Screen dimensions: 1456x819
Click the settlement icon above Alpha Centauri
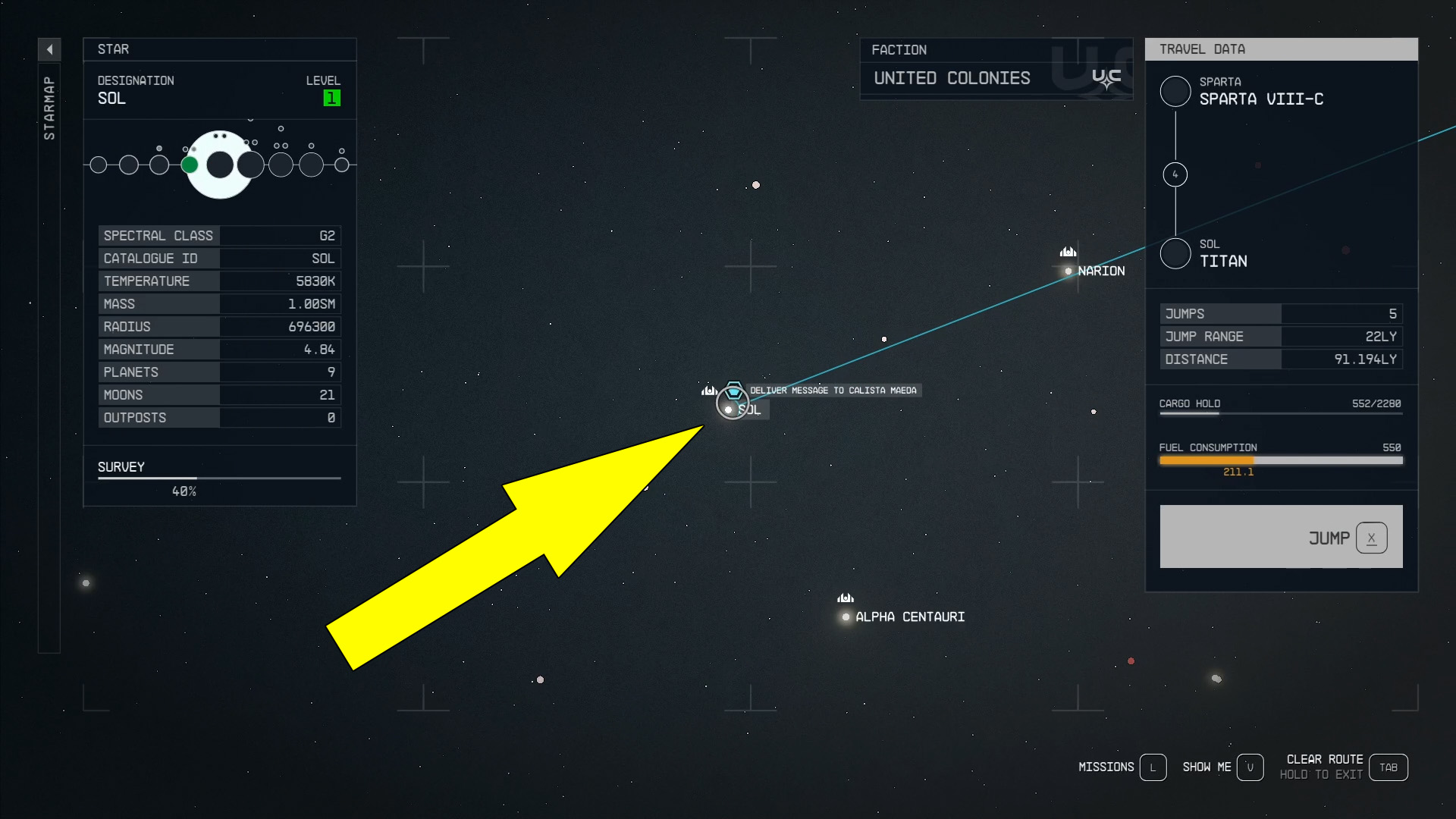845,598
